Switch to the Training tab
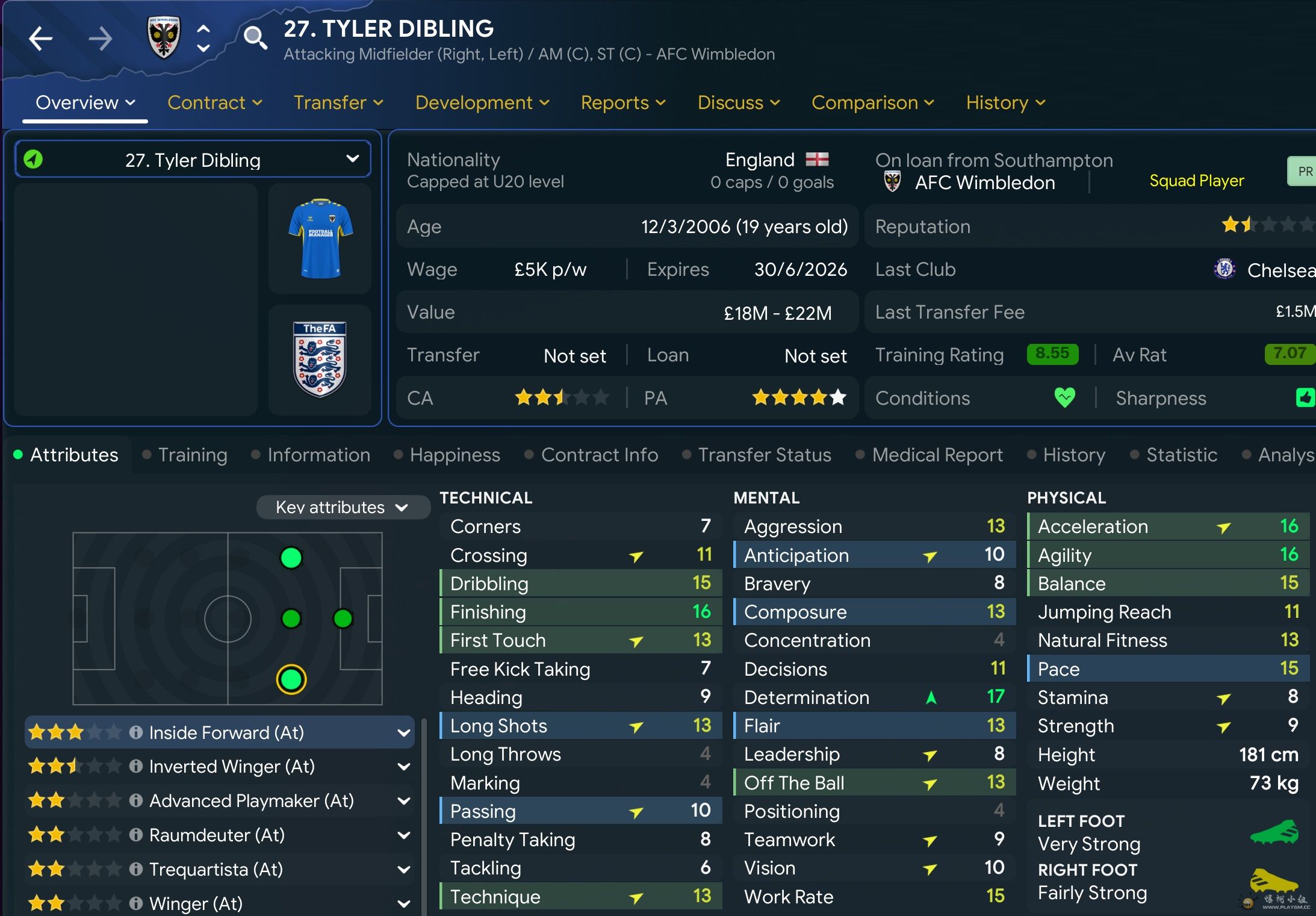The width and height of the screenshot is (1316, 916). pos(192,455)
